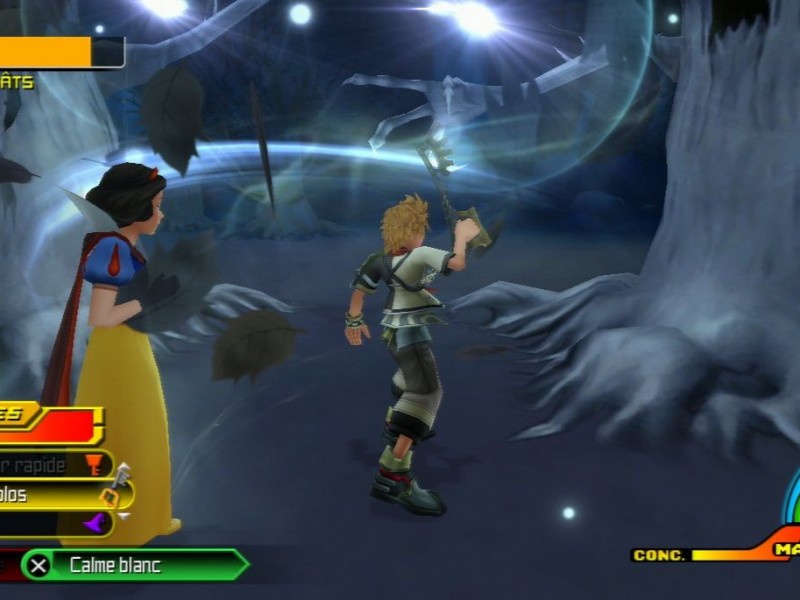This screenshot has width=800, height=600.
Task: Click the command deck's down arrow
Action: coord(123,517)
